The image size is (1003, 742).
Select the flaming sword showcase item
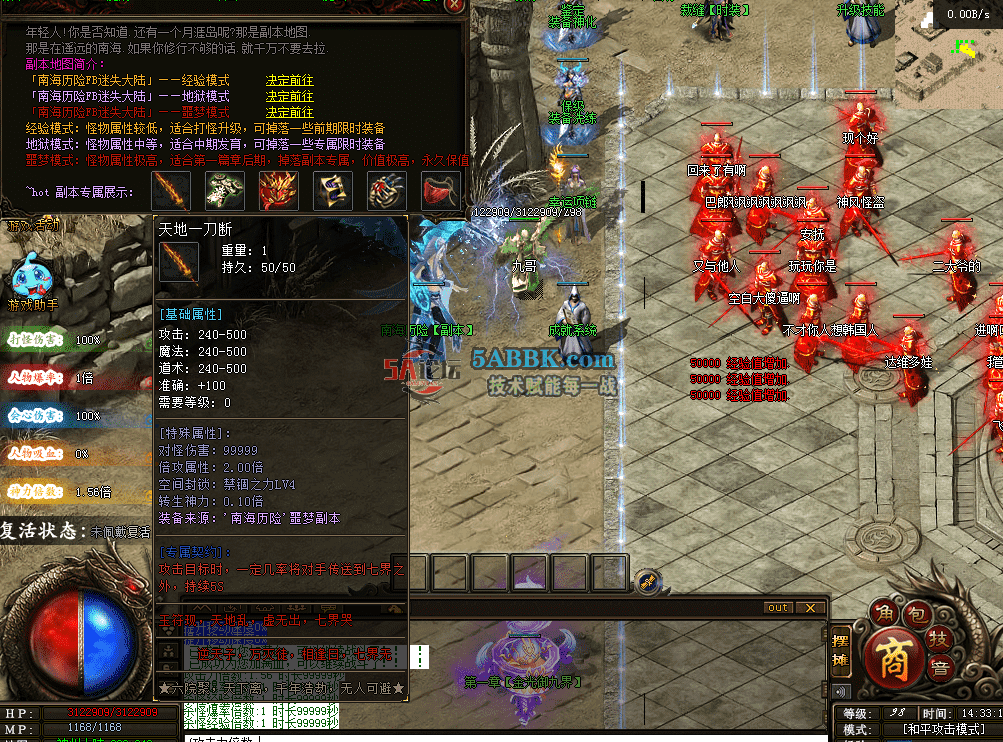(x=171, y=189)
